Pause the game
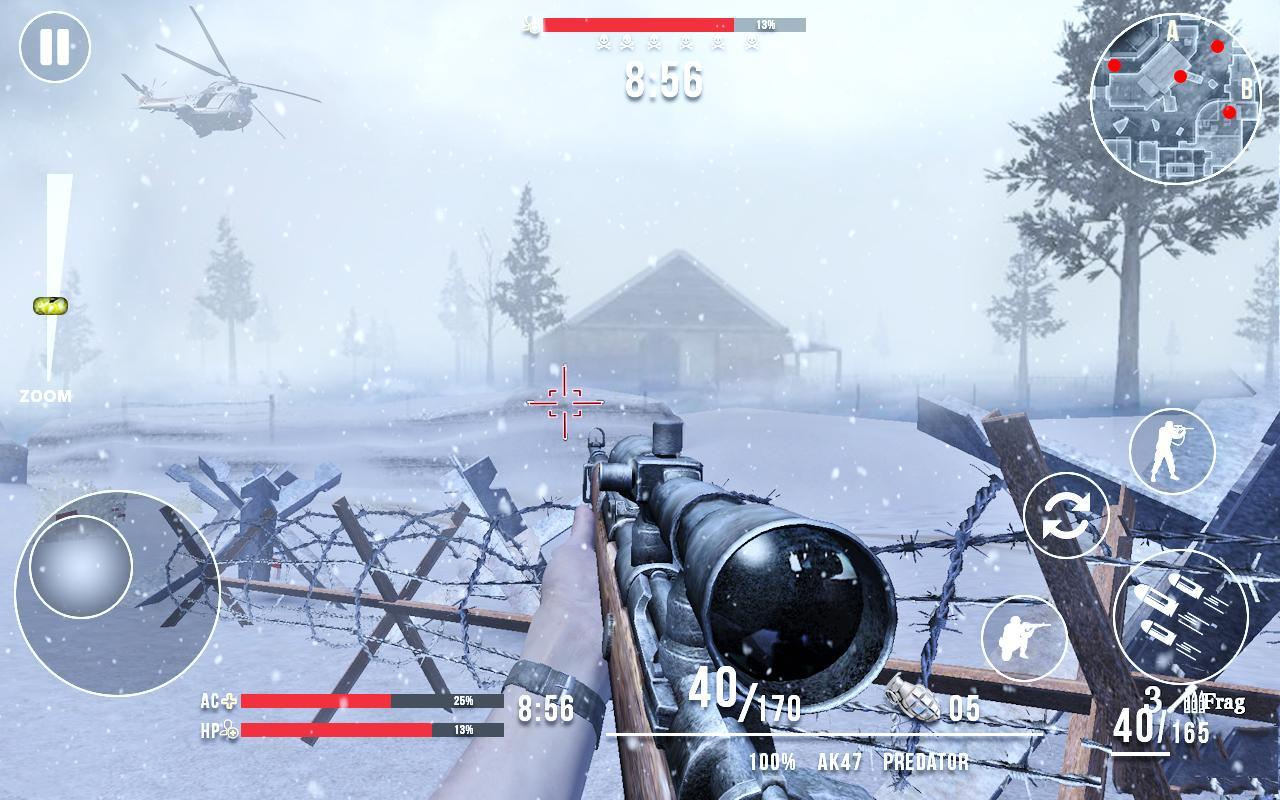This screenshot has height=800, width=1280. point(55,47)
